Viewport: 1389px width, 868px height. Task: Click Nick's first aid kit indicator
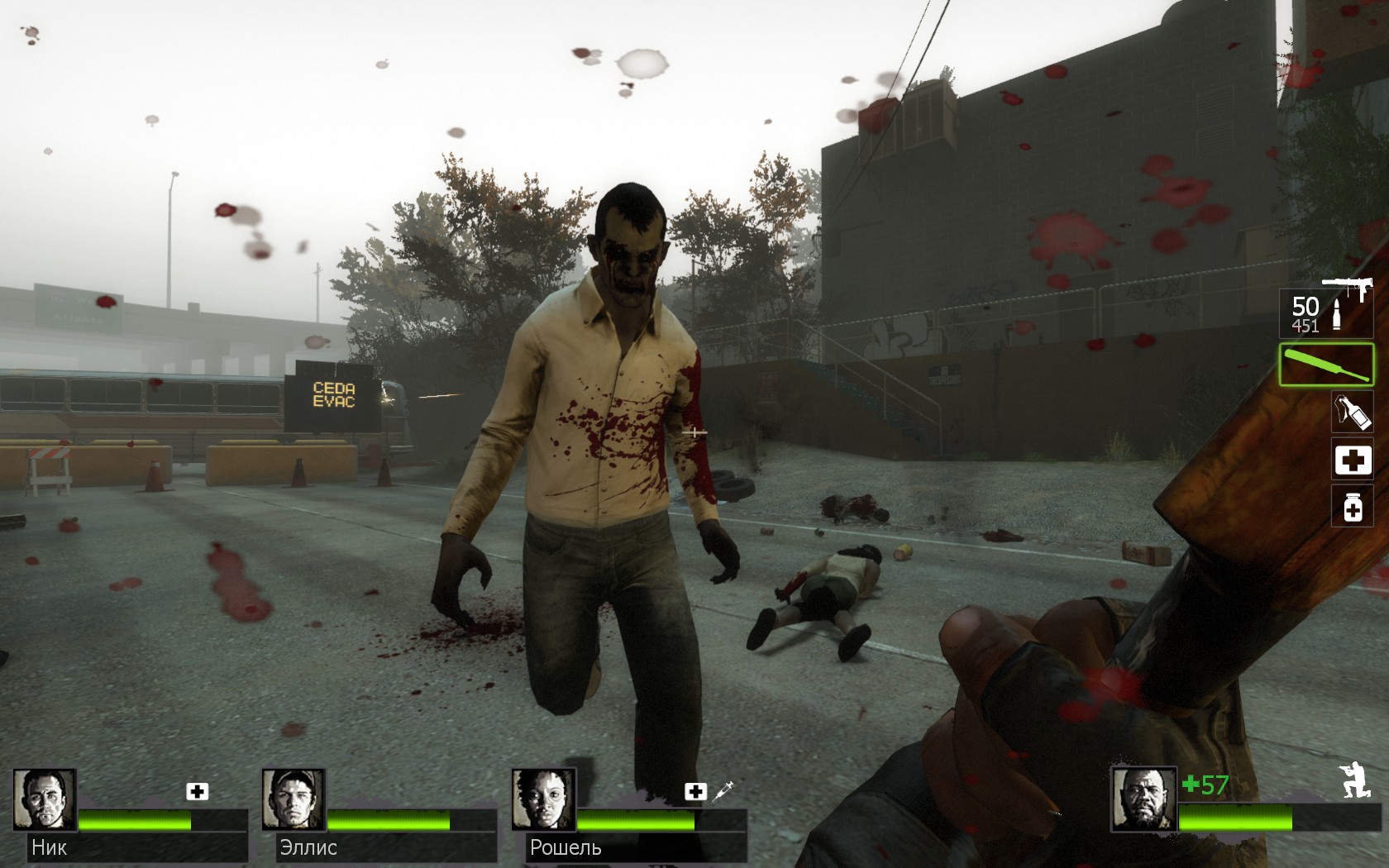click(197, 792)
